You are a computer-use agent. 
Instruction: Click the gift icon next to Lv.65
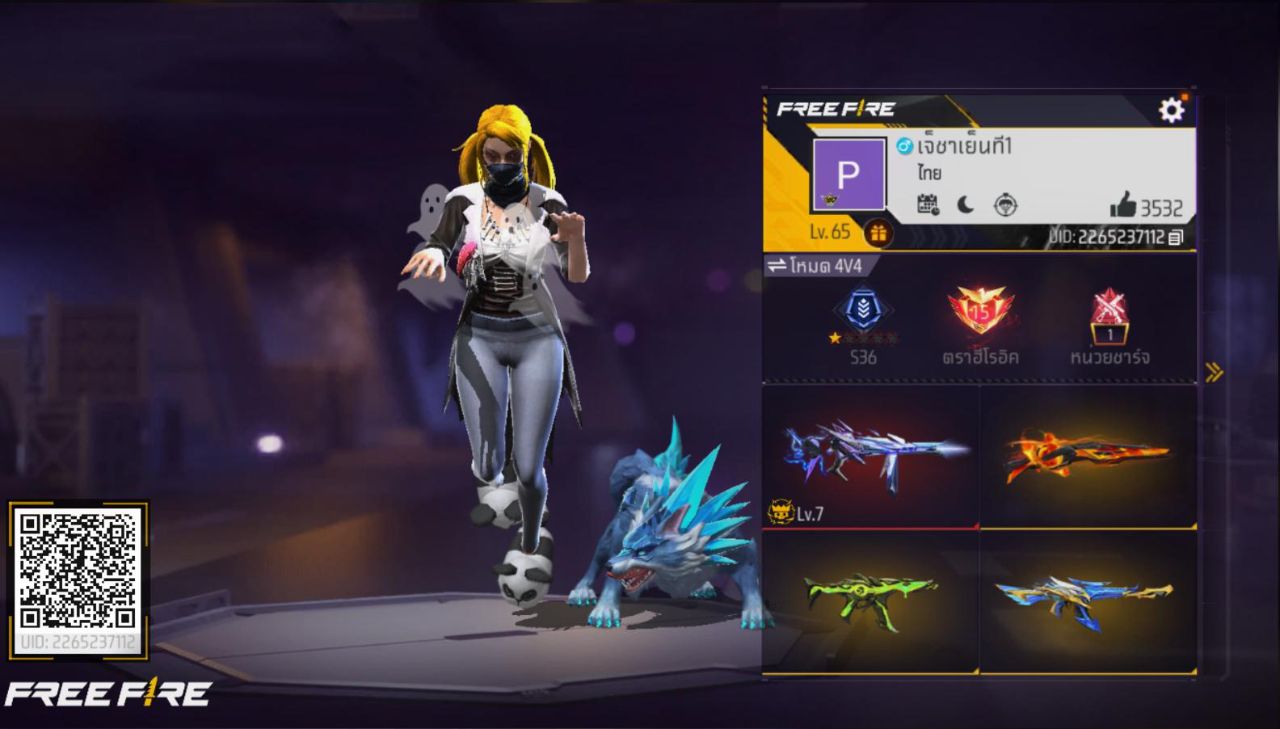coord(879,234)
